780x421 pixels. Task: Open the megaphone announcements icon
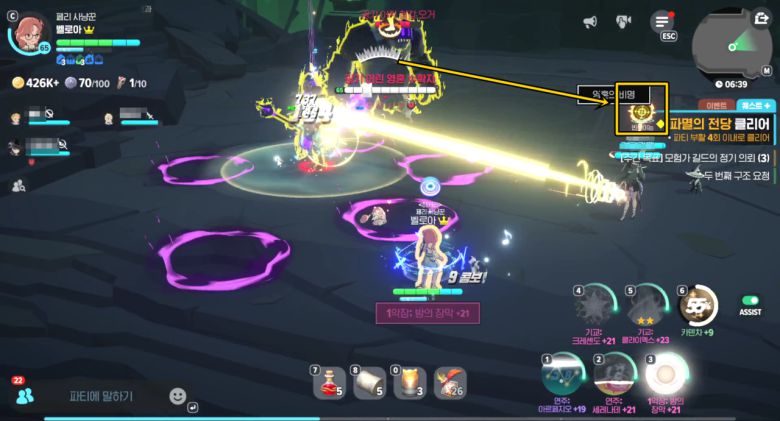[590, 22]
